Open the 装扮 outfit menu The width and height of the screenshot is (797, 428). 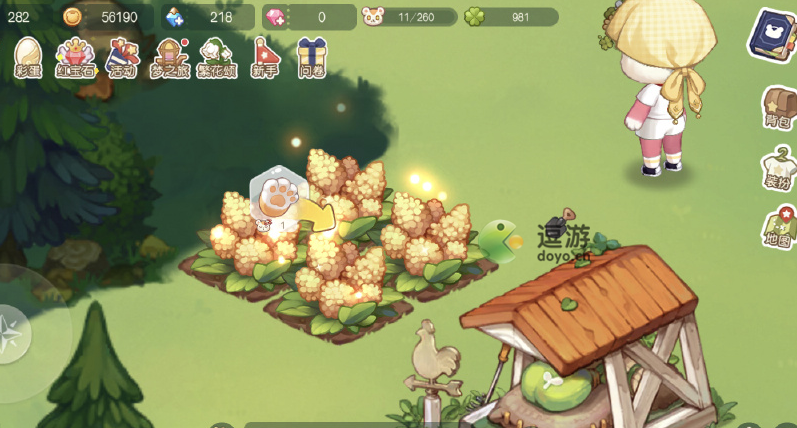tap(778, 167)
